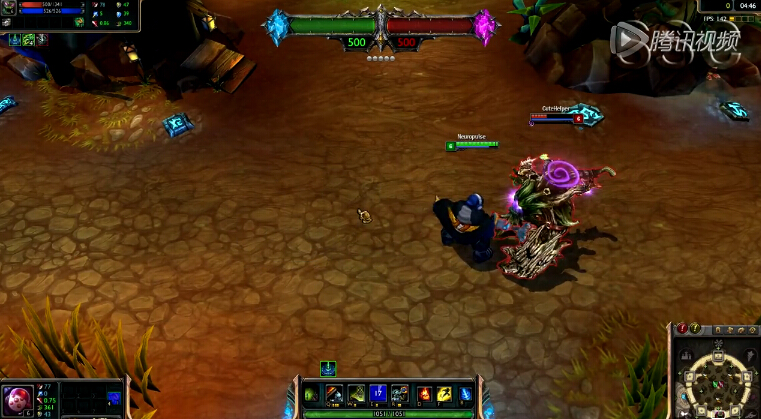This screenshot has height=419, width=761.
Task: Click the red exclamation ping button
Action: (682, 328)
